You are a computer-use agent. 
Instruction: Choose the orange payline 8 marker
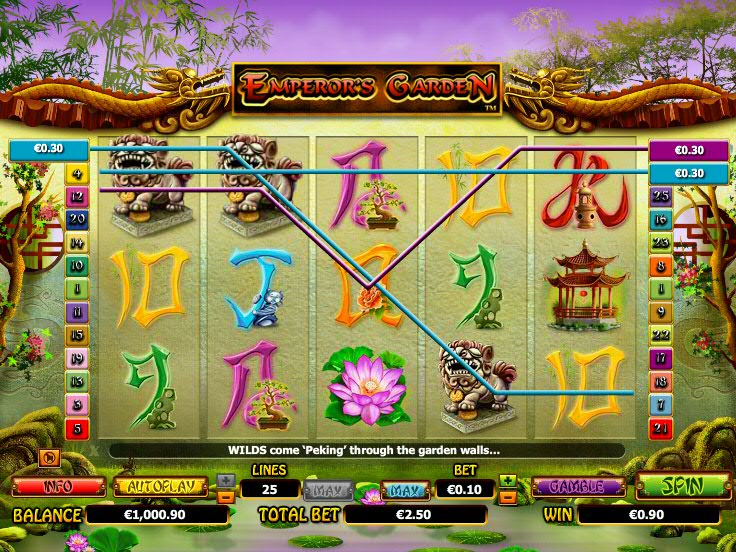(660, 266)
